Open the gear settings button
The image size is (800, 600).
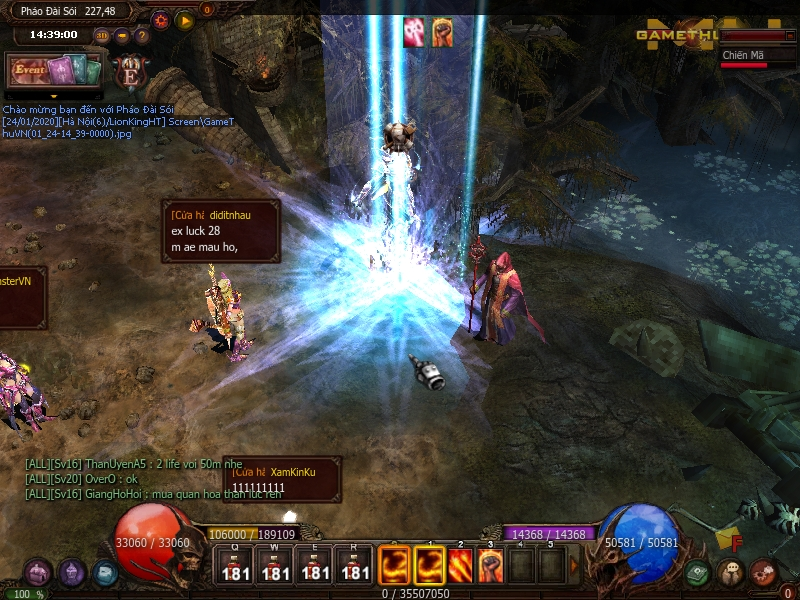click(x=161, y=20)
